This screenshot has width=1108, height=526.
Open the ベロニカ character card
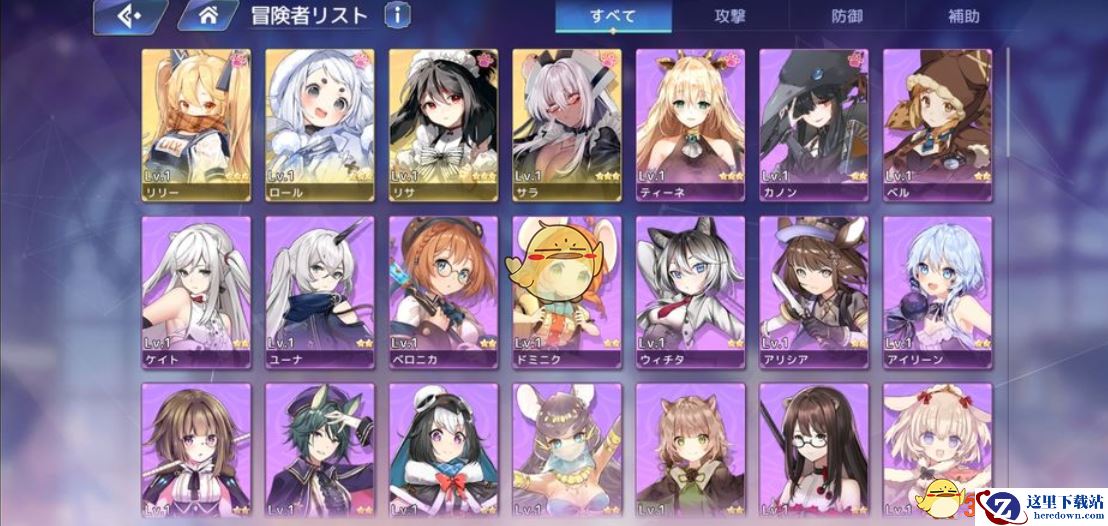443,291
